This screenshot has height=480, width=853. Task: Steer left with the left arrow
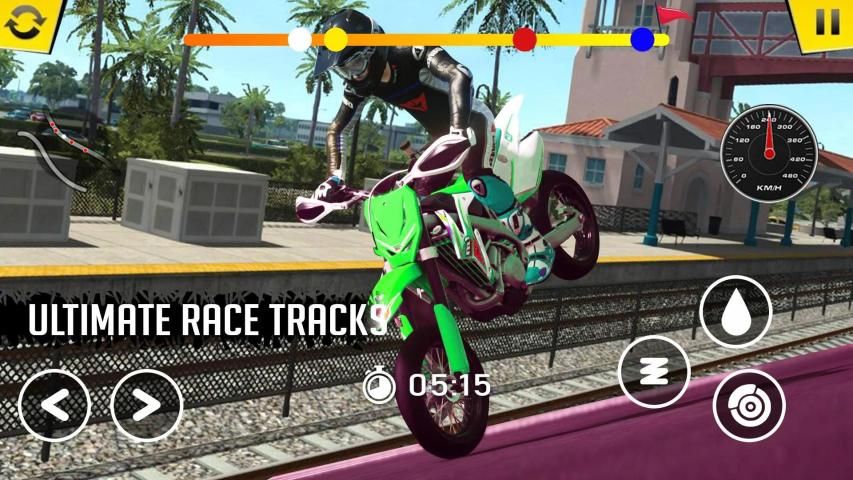click(54, 405)
